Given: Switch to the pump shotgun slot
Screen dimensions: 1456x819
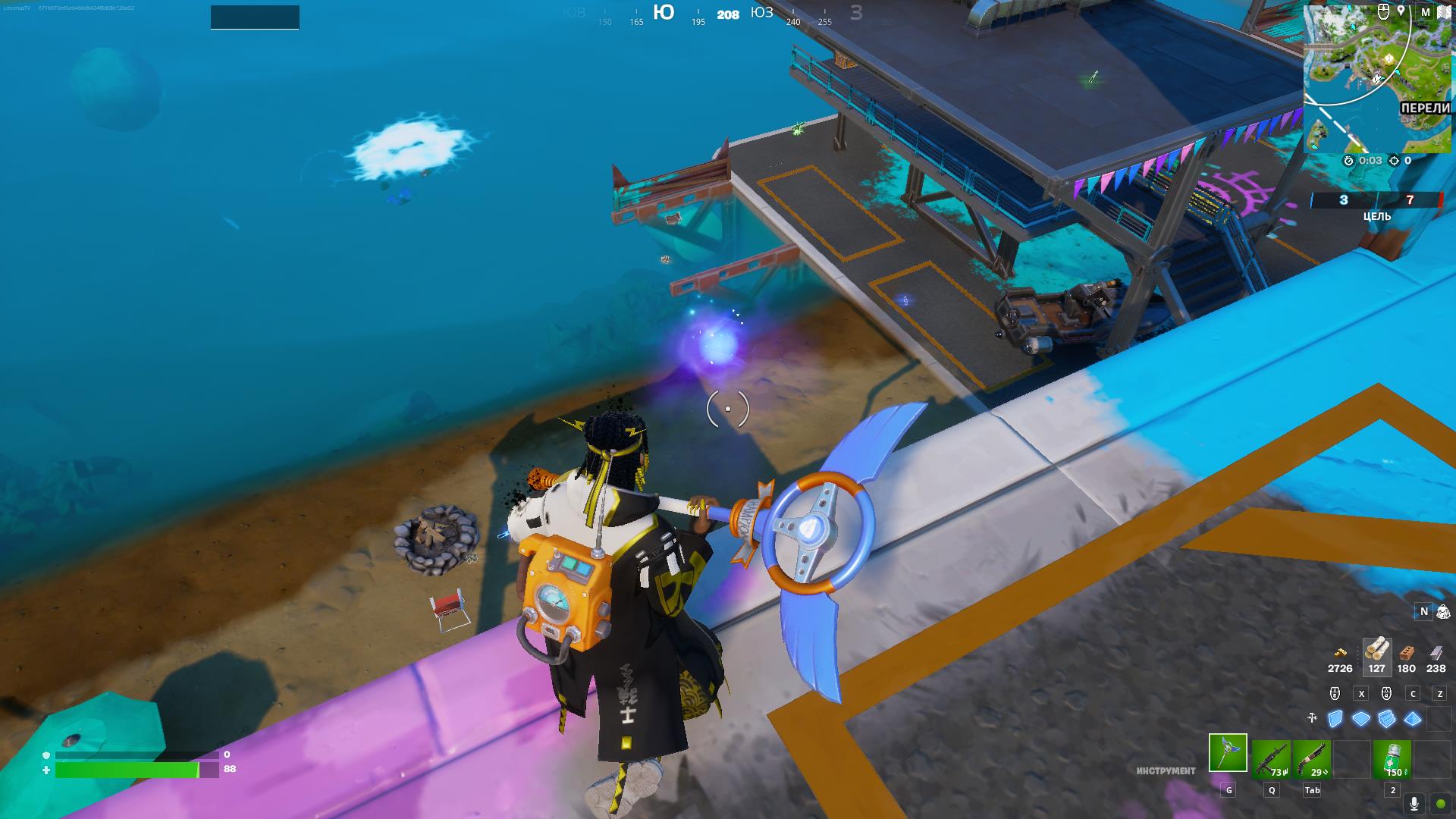Looking at the screenshot, I should [1312, 759].
